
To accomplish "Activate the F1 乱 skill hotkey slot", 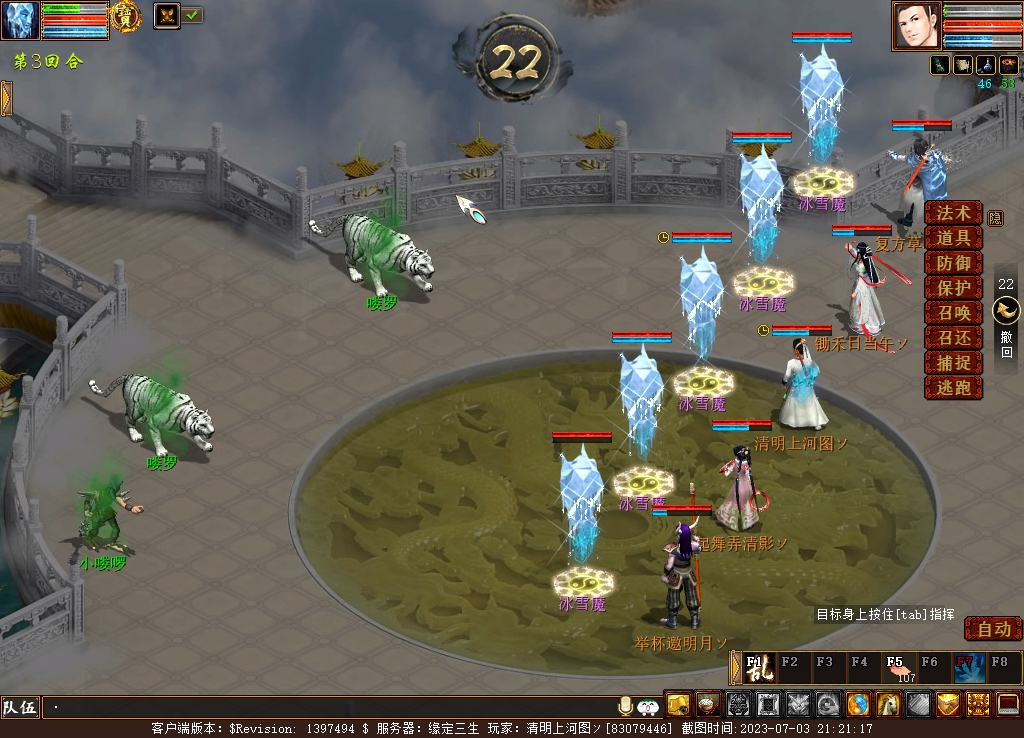I will pos(759,667).
